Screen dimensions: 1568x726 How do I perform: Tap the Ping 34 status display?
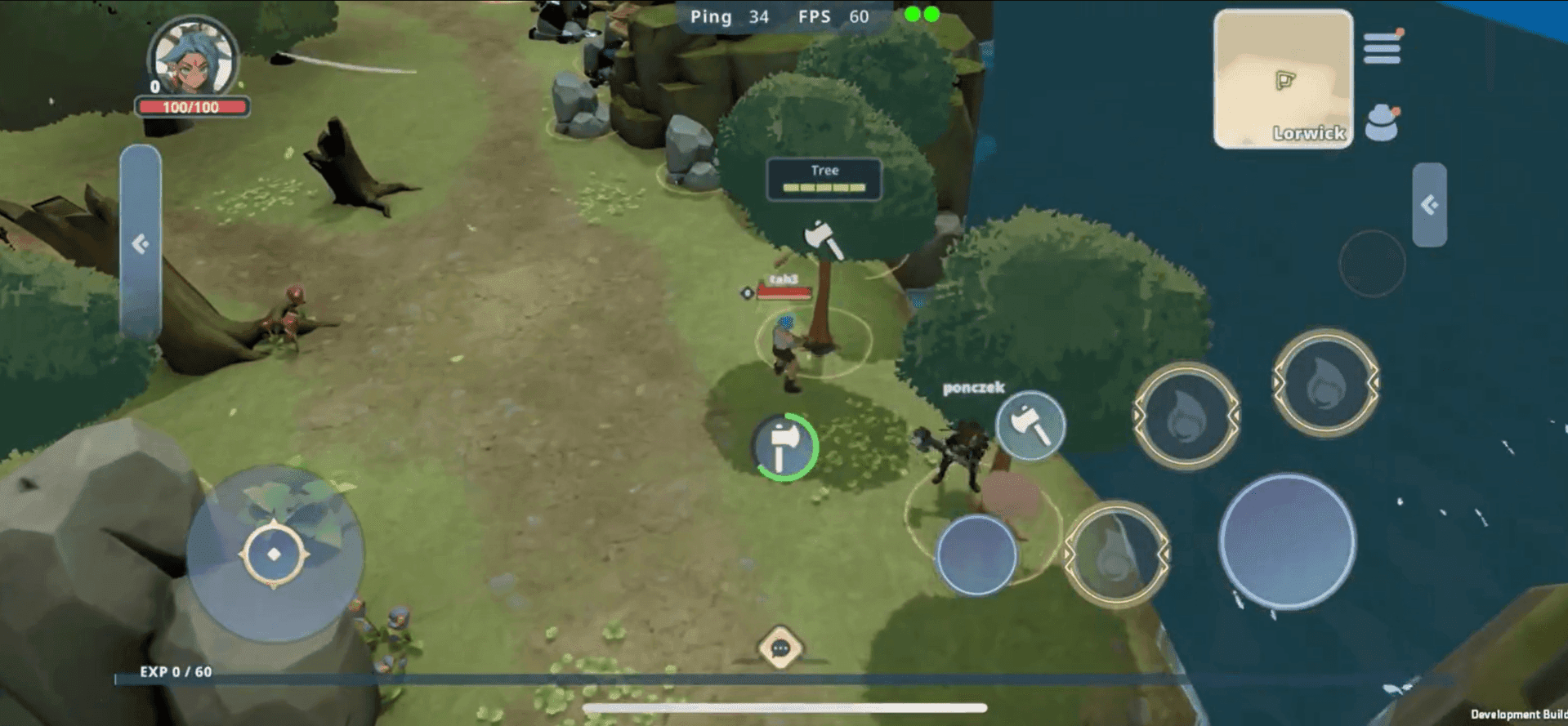(x=730, y=16)
